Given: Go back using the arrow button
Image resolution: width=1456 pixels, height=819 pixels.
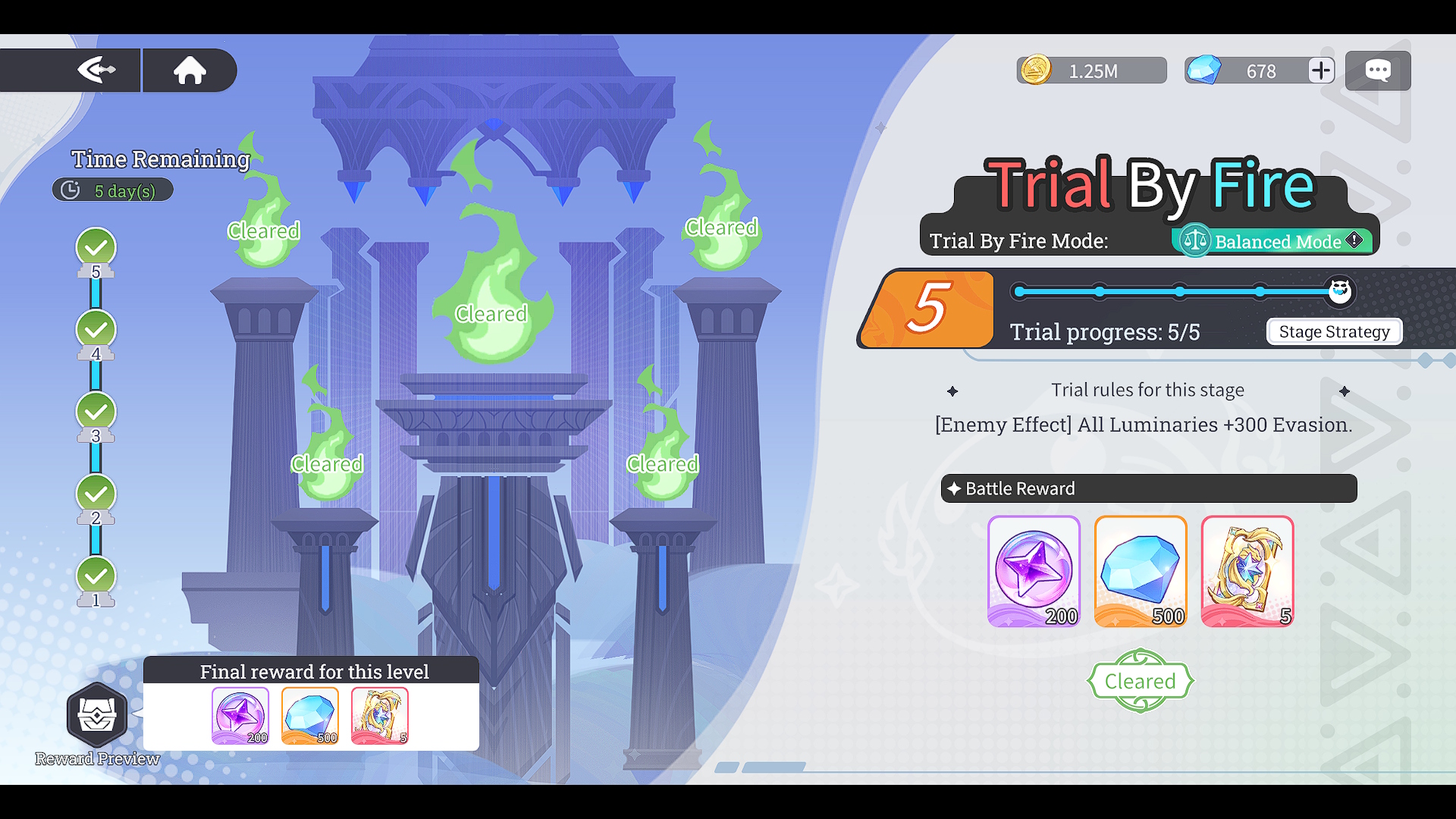Looking at the screenshot, I should point(96,71).
